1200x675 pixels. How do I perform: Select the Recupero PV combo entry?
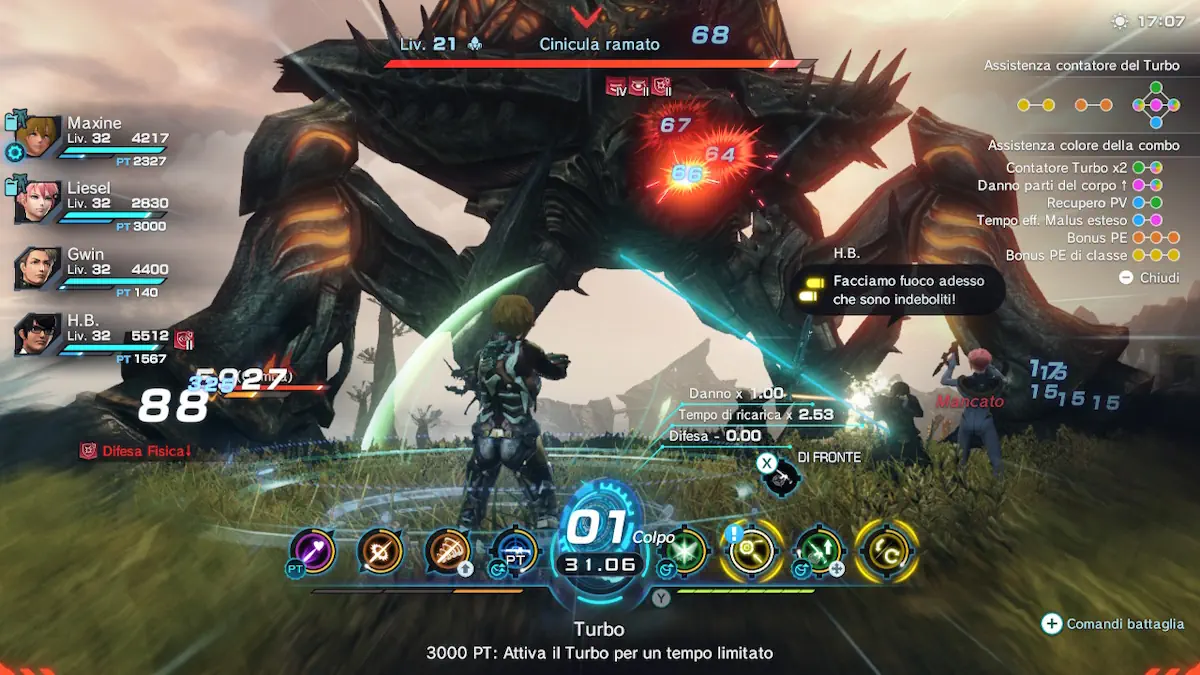(x=1101, y=203)
